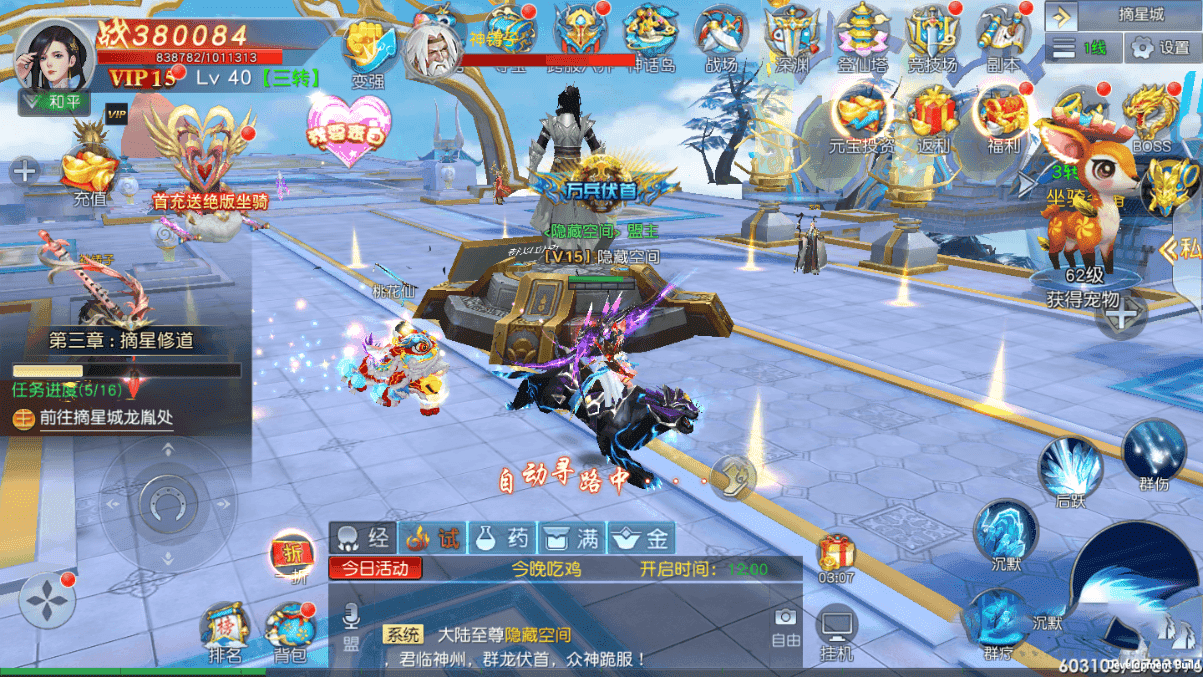Activate the 后跃 ice crystal skill
Viewport: 1203px width, 677px height.
(1070, 470)
